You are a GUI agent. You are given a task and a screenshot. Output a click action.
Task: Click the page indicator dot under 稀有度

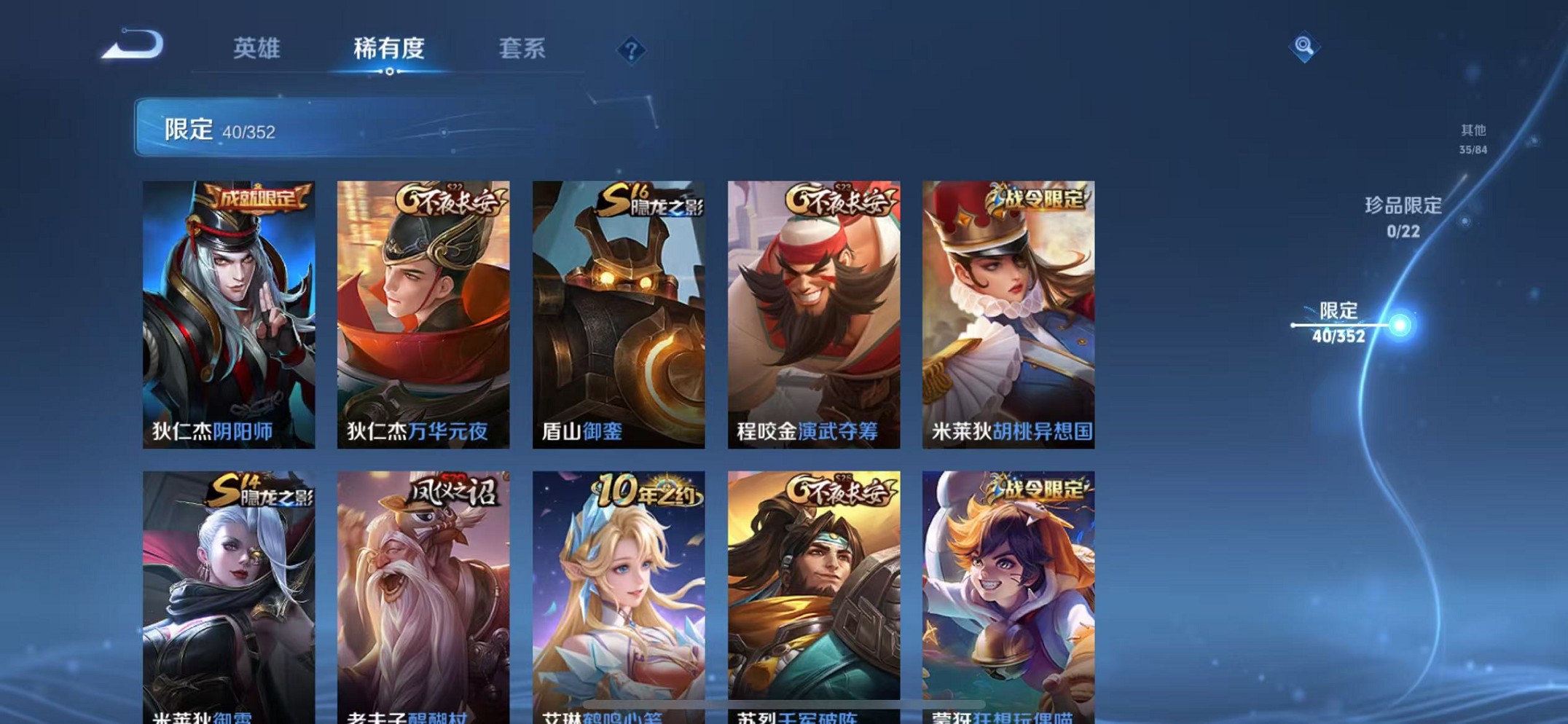390,72
